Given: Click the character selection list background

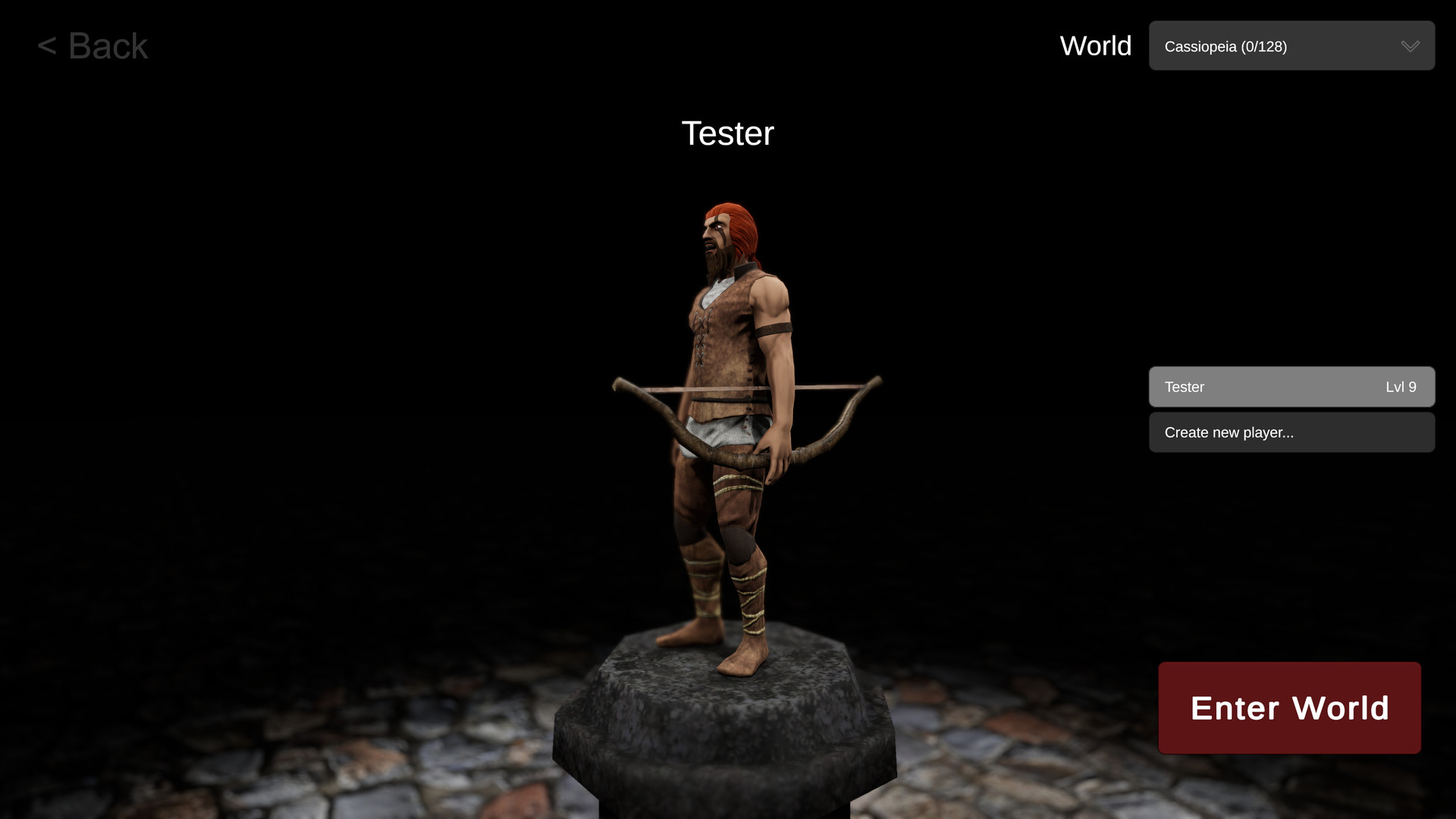Looking at the screenshot, I should coord(1291,409).
